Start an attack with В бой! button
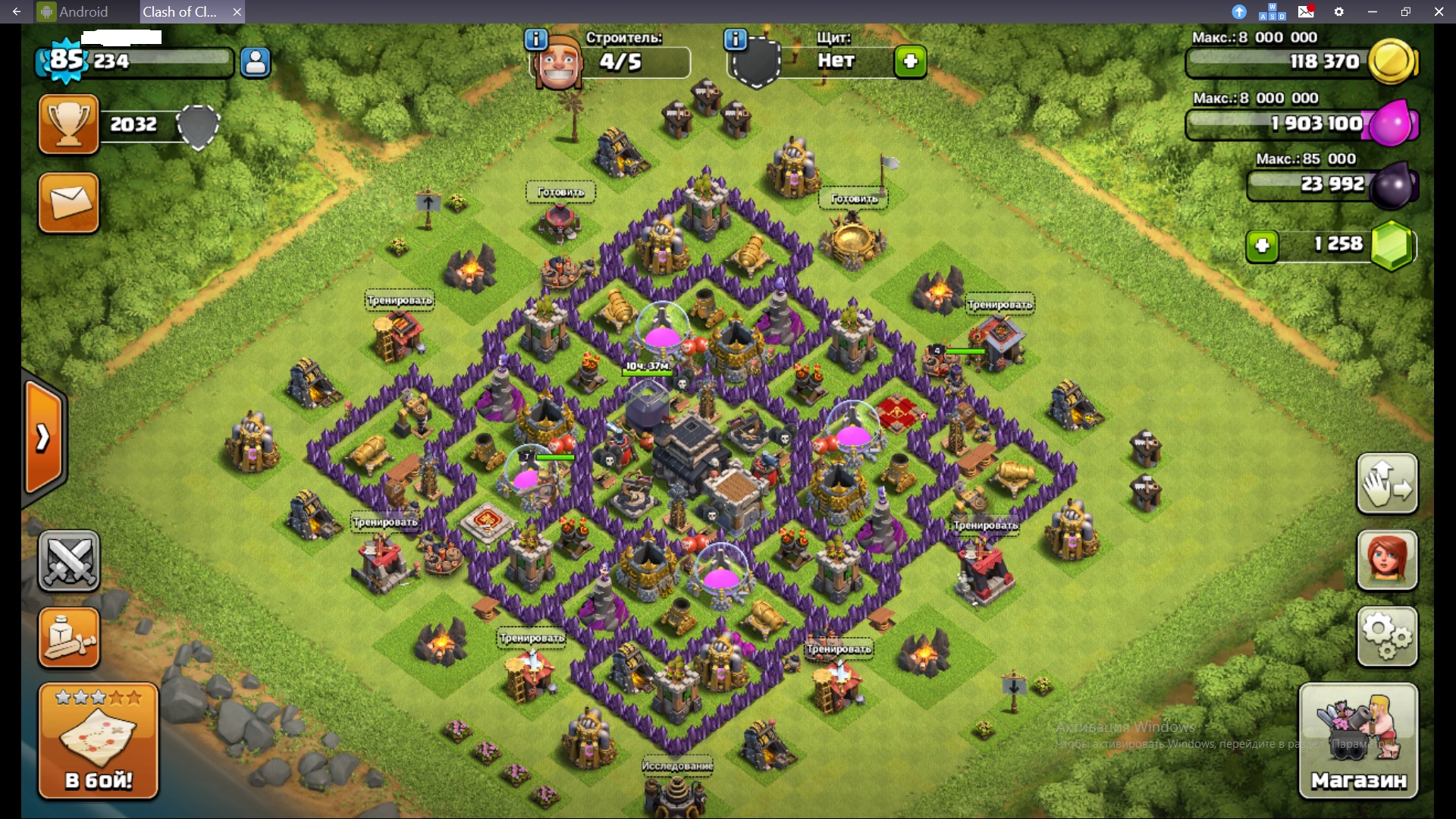The image size is (1456, 819). click(x=99, y=741)
